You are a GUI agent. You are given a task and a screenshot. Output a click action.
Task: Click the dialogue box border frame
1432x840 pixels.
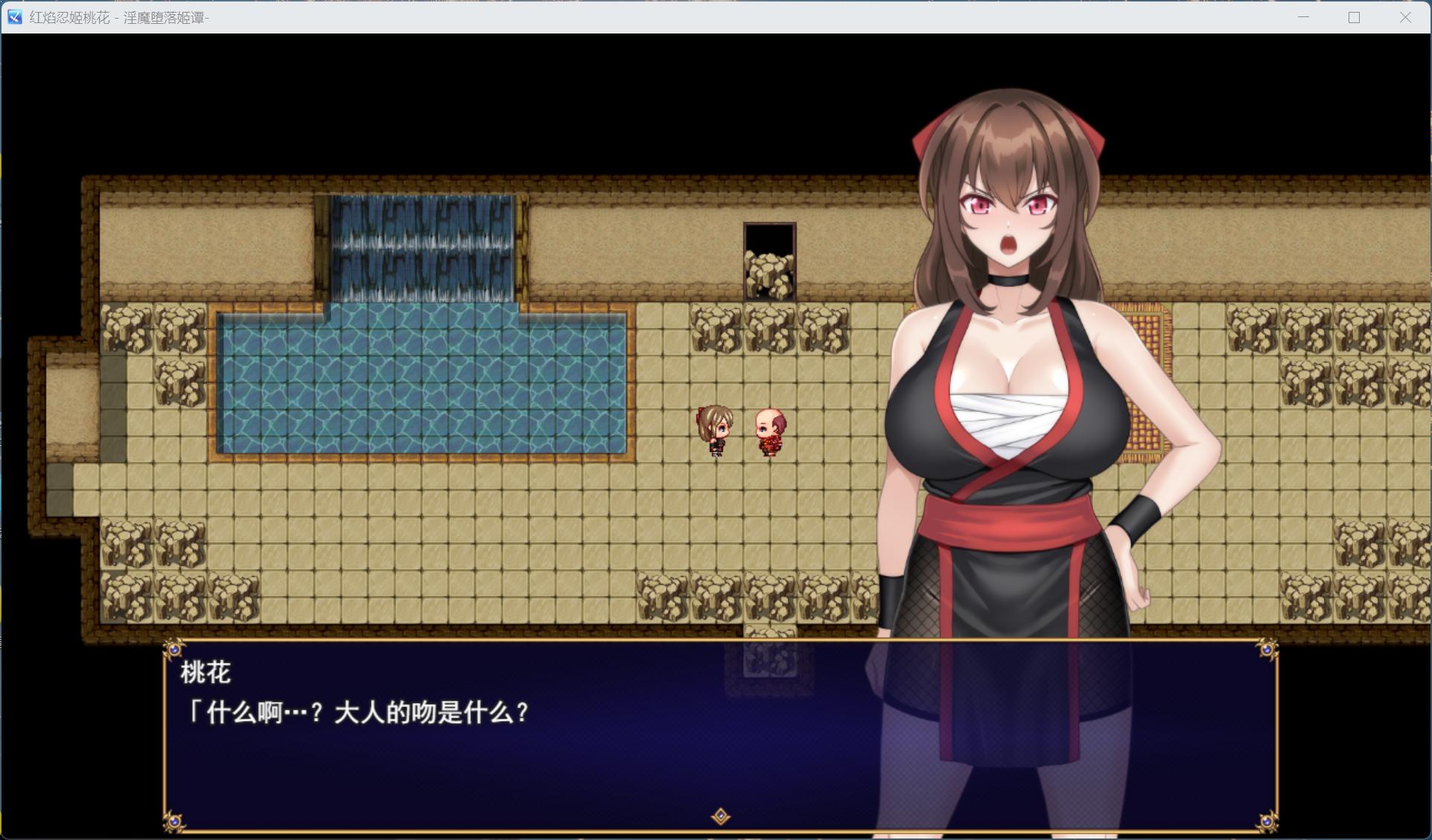715,645
